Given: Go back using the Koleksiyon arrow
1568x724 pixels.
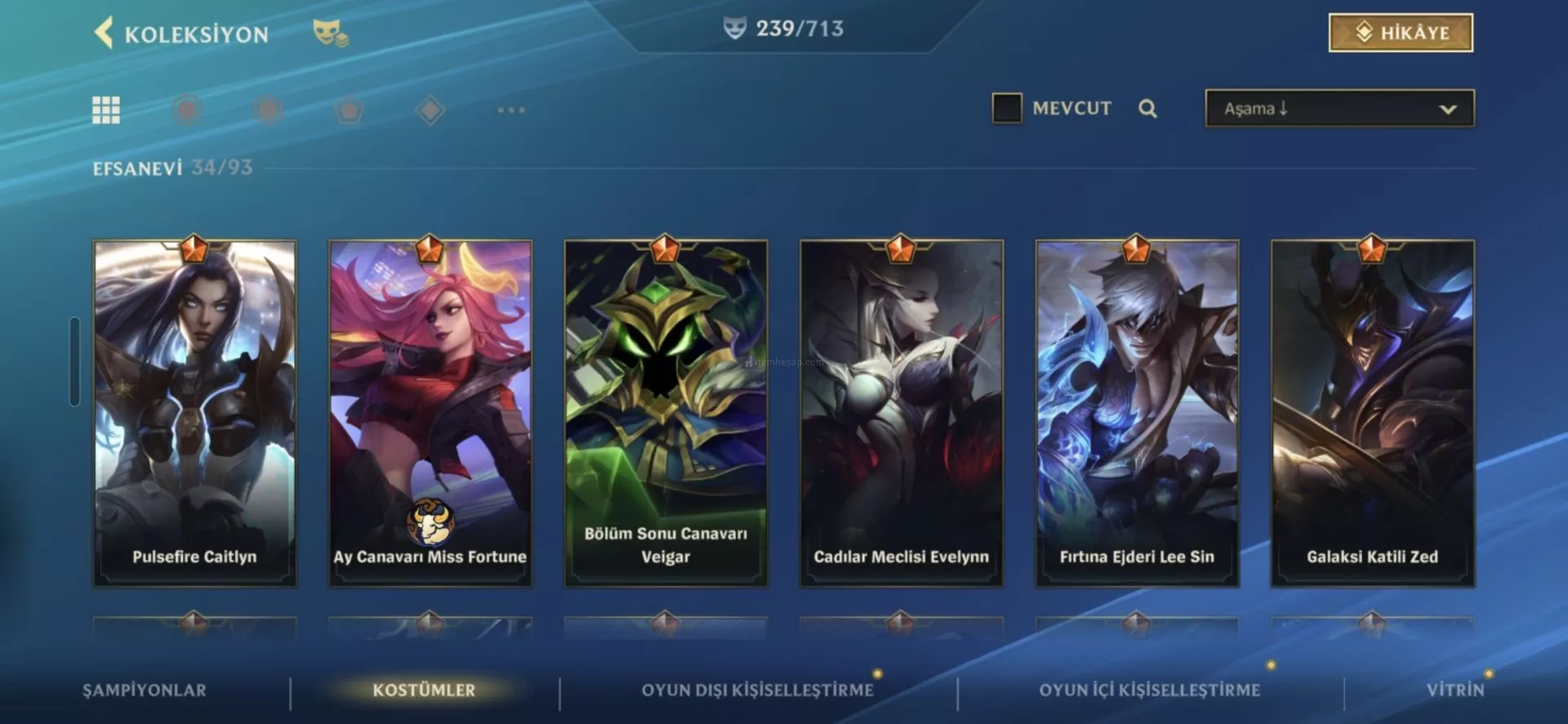Looking at the screenshot, I should pos(104,34).
